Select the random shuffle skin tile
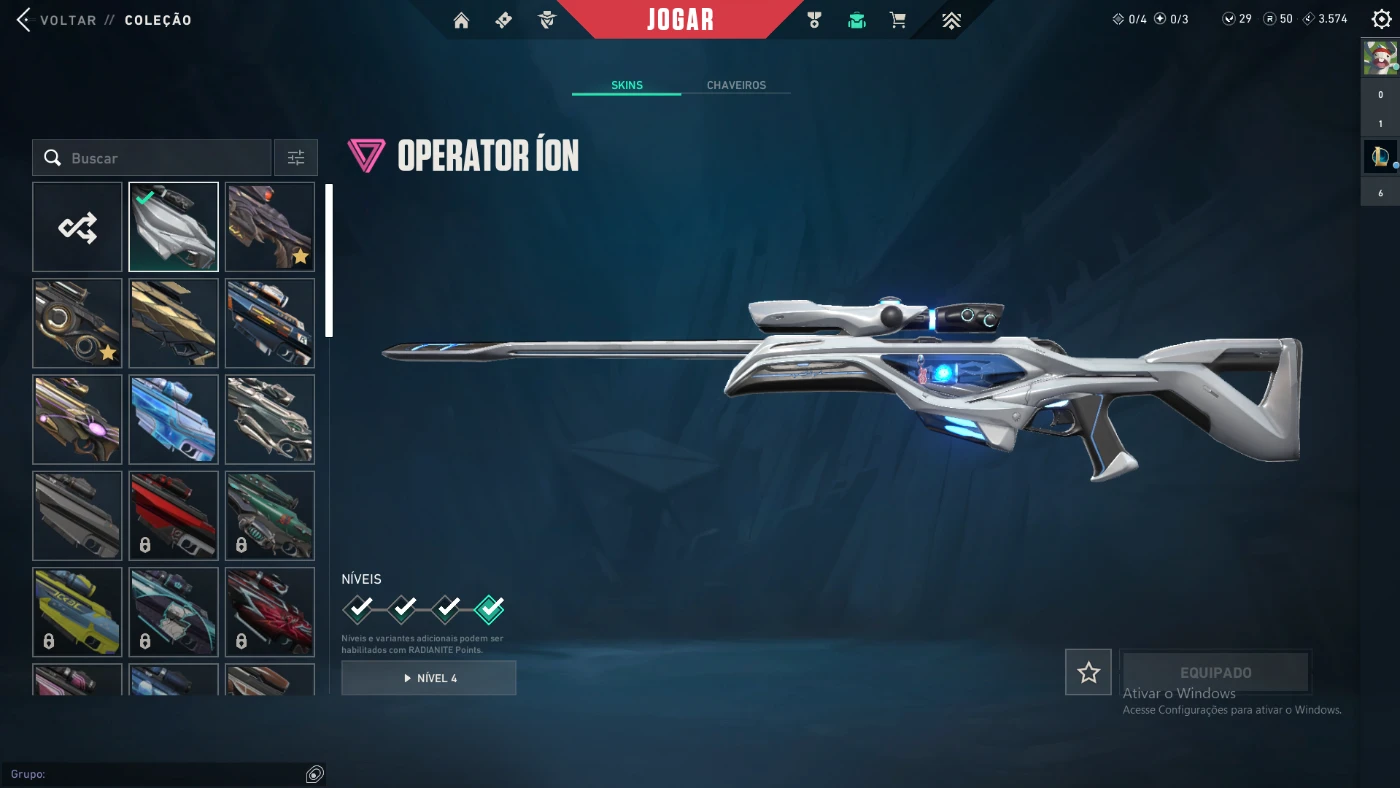1400x788 pixels. (77, 227)
